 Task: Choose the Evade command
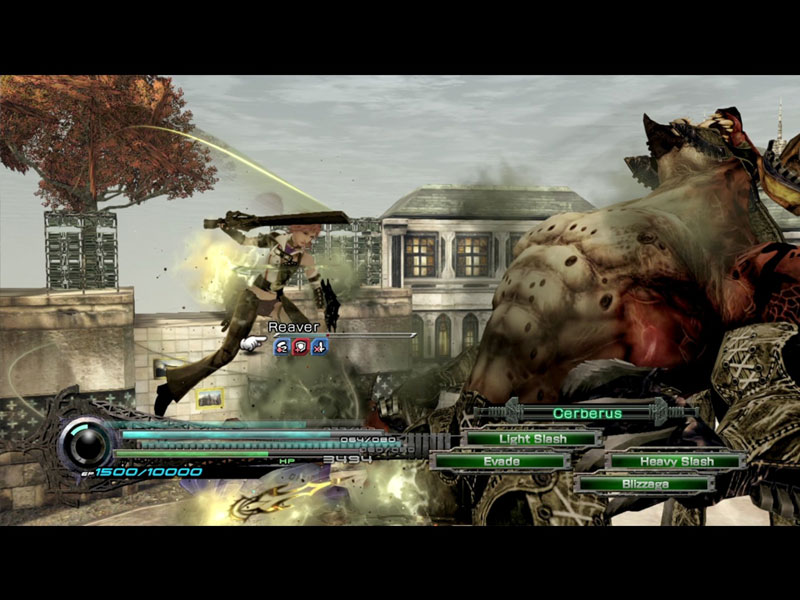coord(501,461)
